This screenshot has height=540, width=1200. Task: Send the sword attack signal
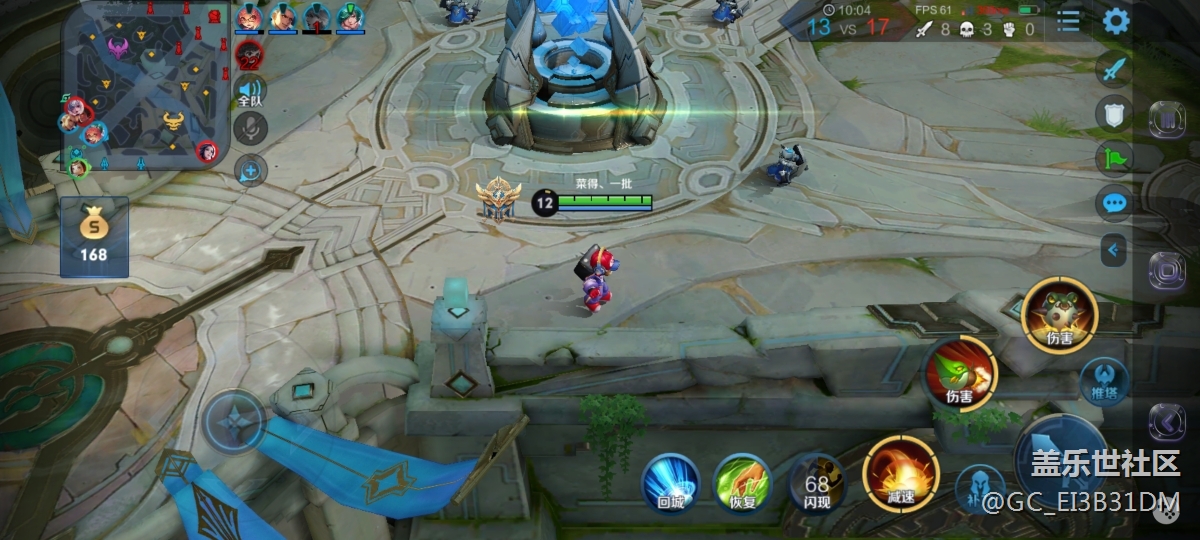pos(1113,69)
